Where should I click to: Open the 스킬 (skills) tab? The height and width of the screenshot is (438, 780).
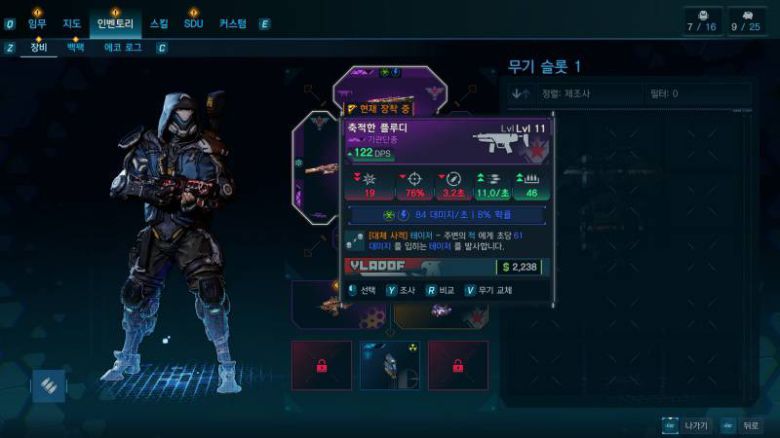159,23
